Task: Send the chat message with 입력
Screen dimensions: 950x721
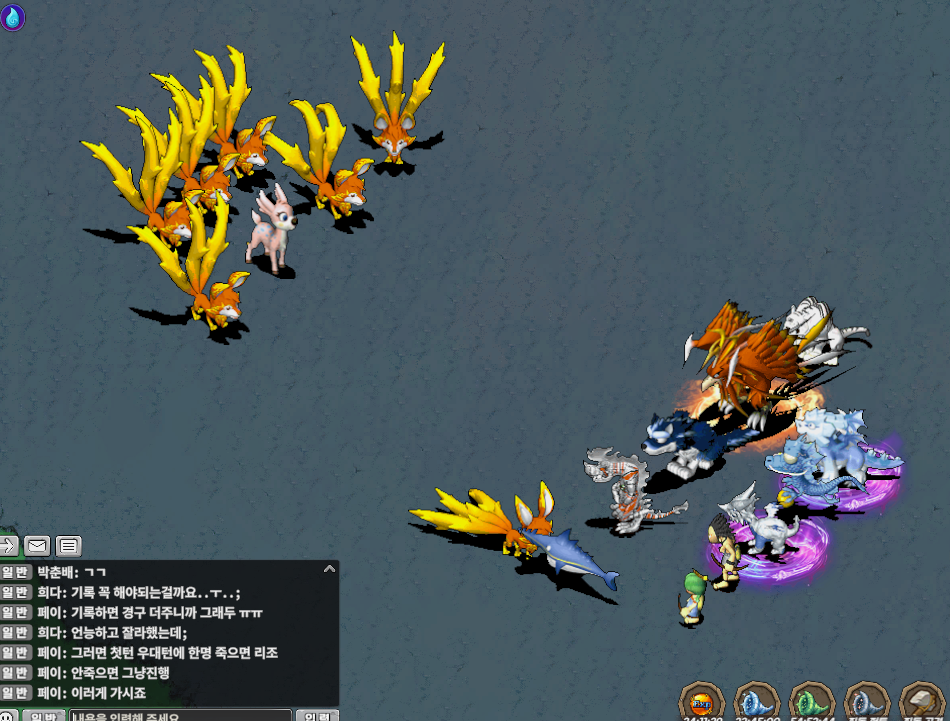Action: [x=318, y=716]
